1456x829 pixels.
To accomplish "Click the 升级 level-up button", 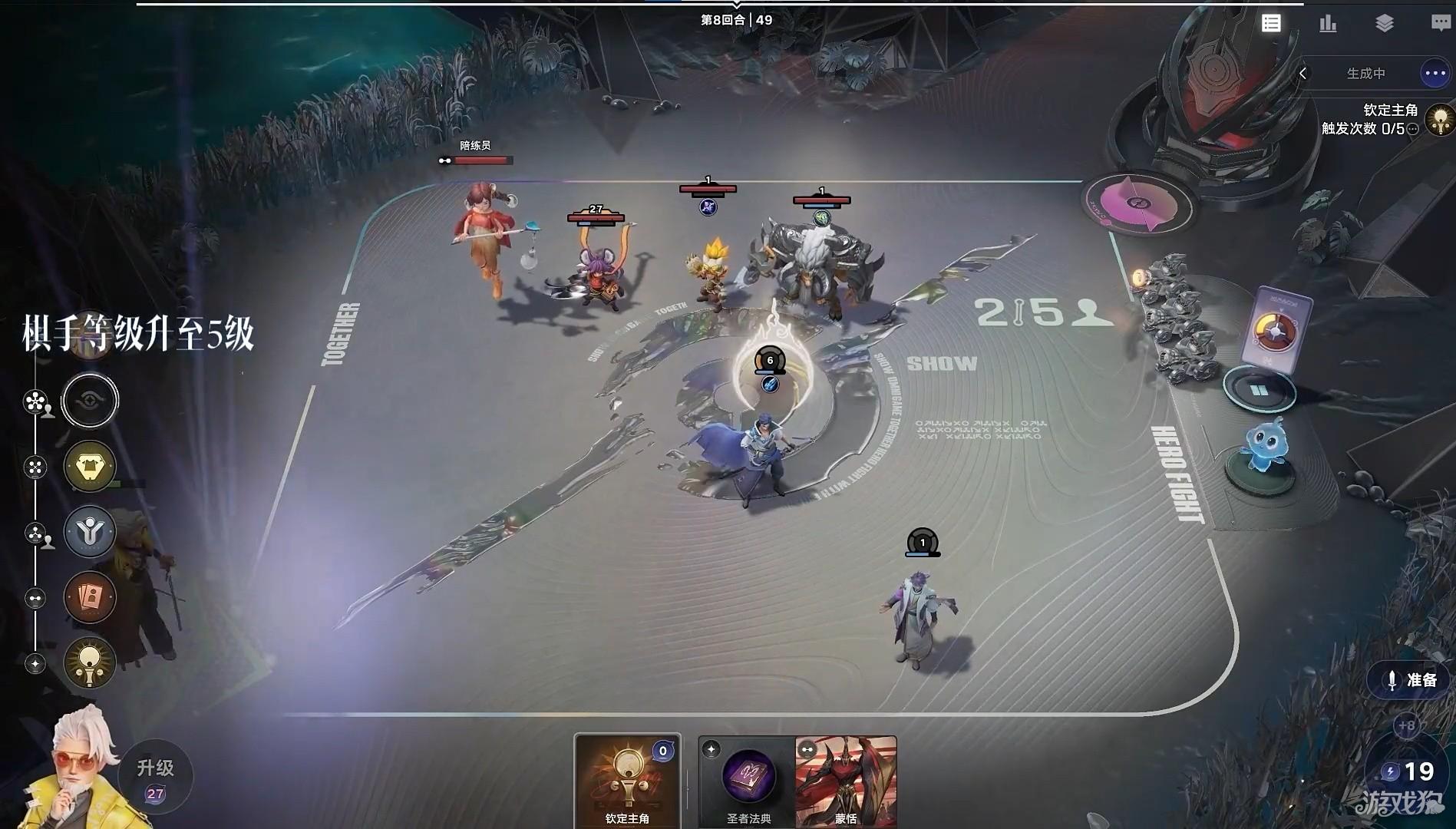I will pyautogui.click(x=155, y=777).
